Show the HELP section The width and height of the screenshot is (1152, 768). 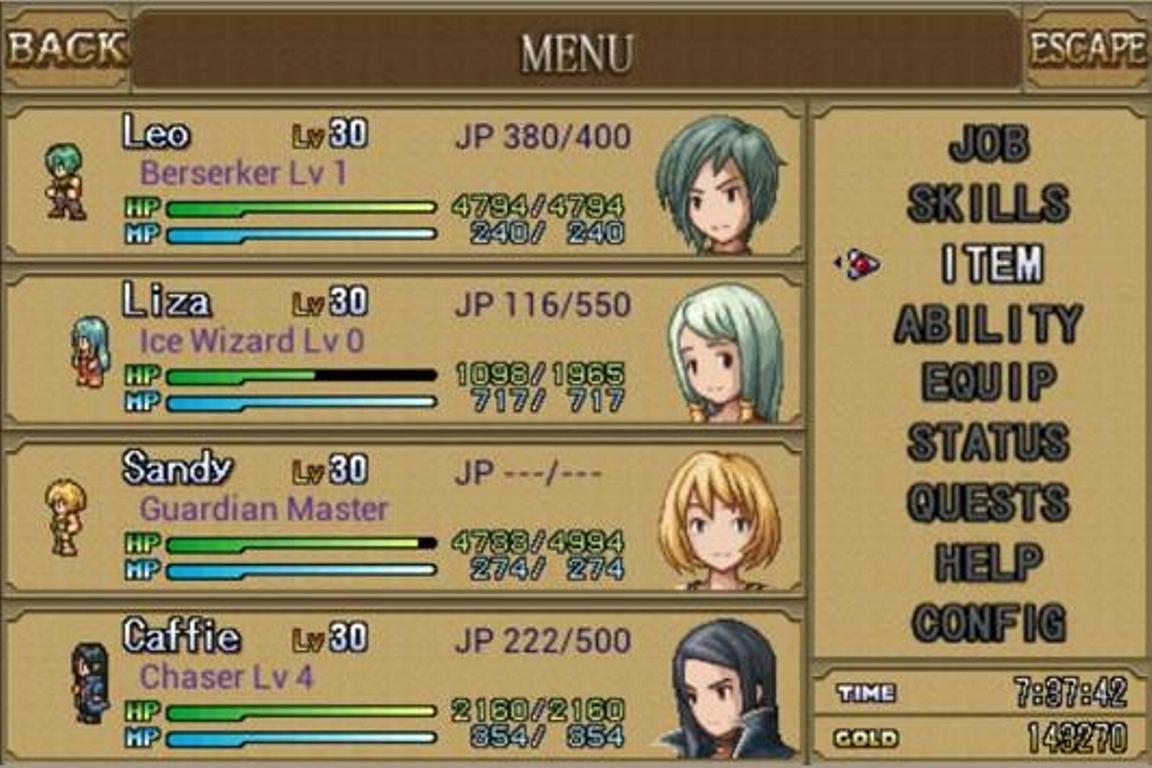point(988,562)
